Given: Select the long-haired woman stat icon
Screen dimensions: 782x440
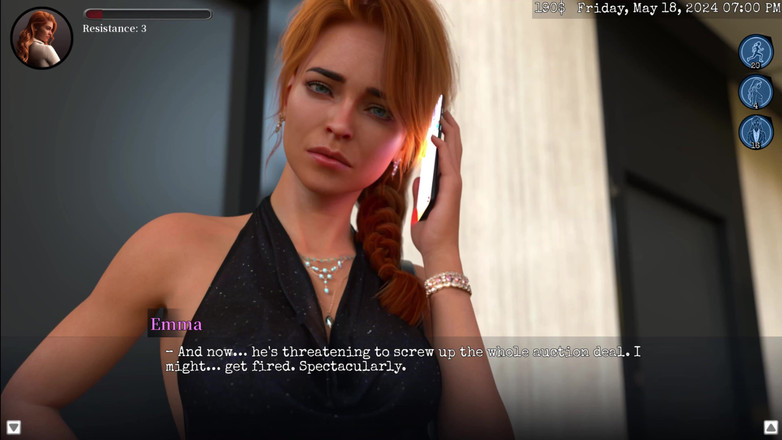Looking at the screenshot, I should tap(756, 92).
